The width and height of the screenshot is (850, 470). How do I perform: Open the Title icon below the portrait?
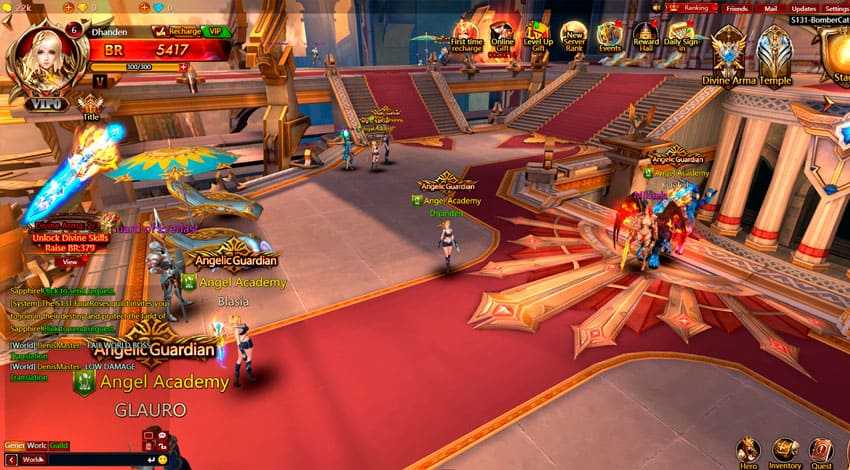tap(91, 106)
